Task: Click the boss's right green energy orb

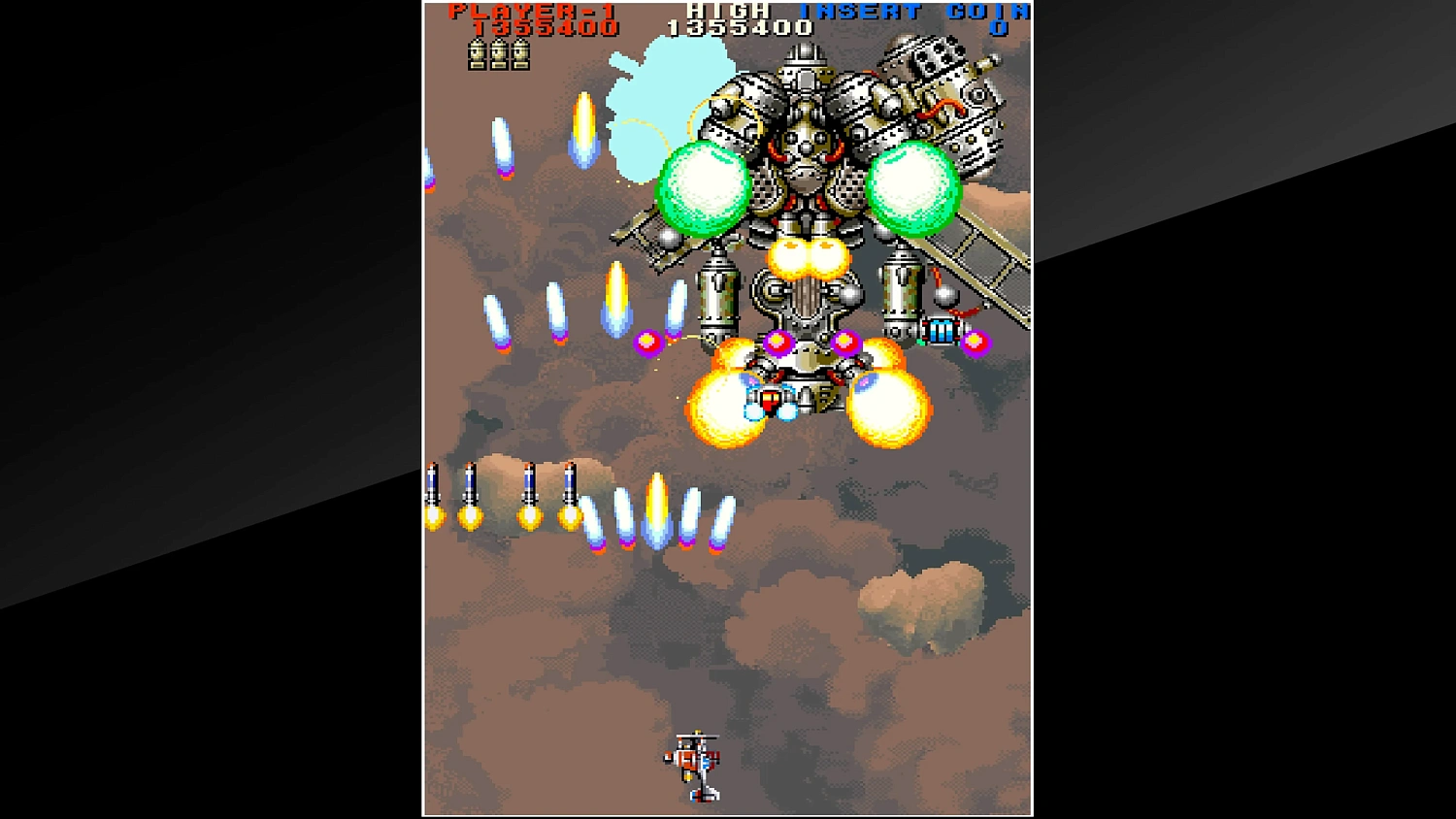Action: tap(913, 184)
